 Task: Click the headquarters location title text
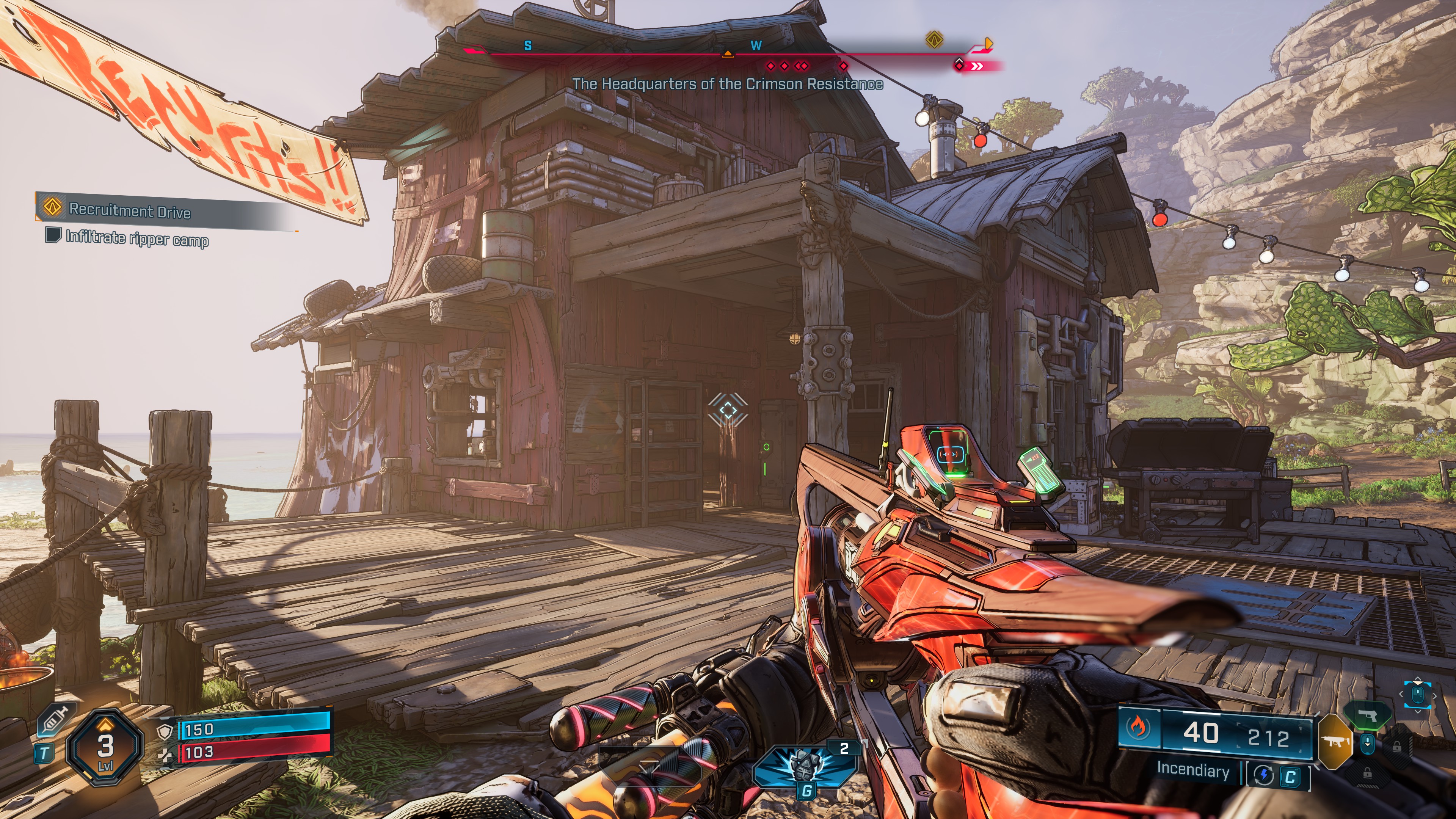[728, 84]
